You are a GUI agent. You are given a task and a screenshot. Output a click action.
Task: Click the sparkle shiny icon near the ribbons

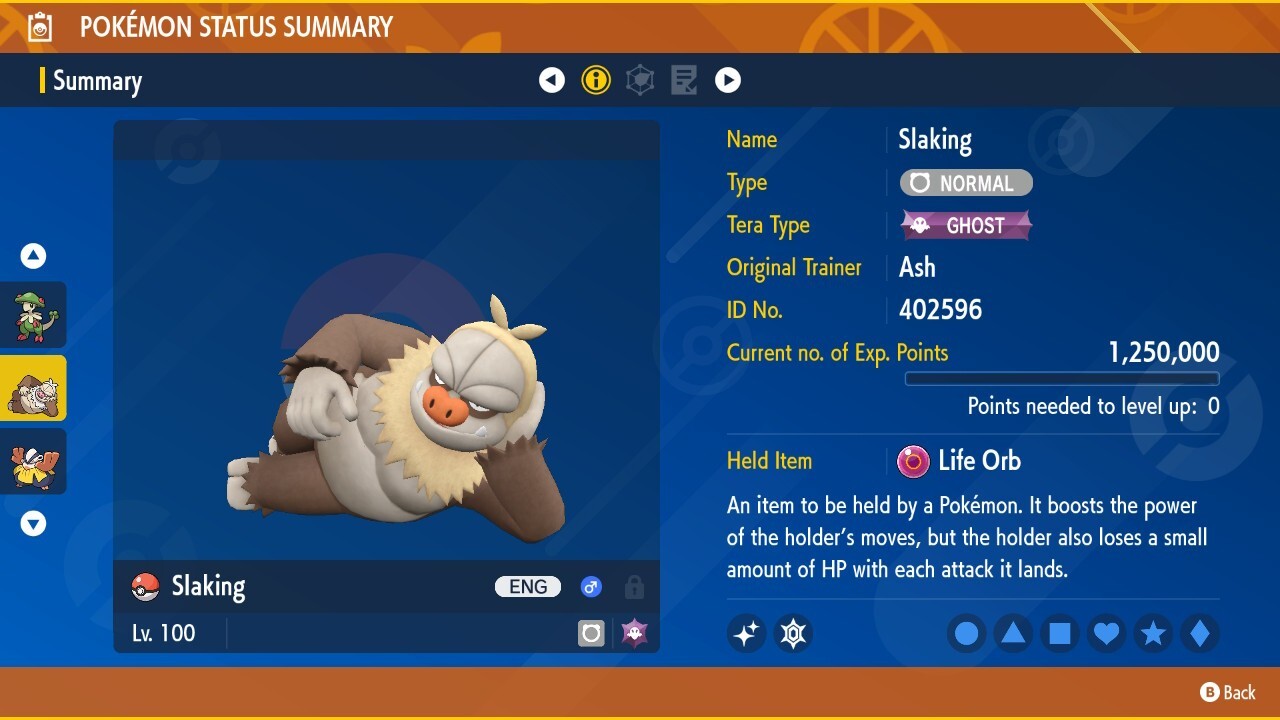(x=746, y=633)
